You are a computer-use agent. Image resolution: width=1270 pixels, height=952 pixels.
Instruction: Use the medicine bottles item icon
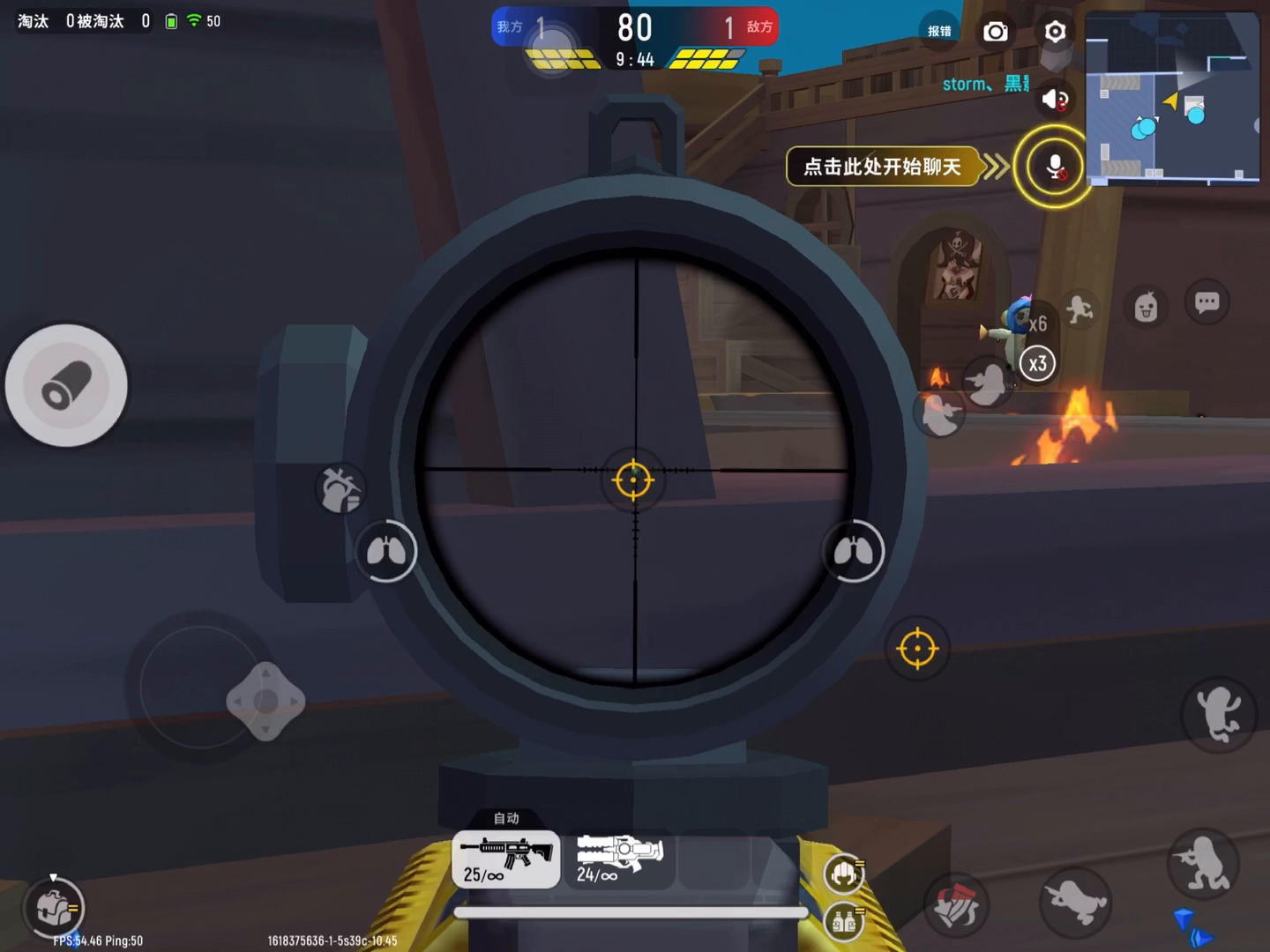coord(843,922)
